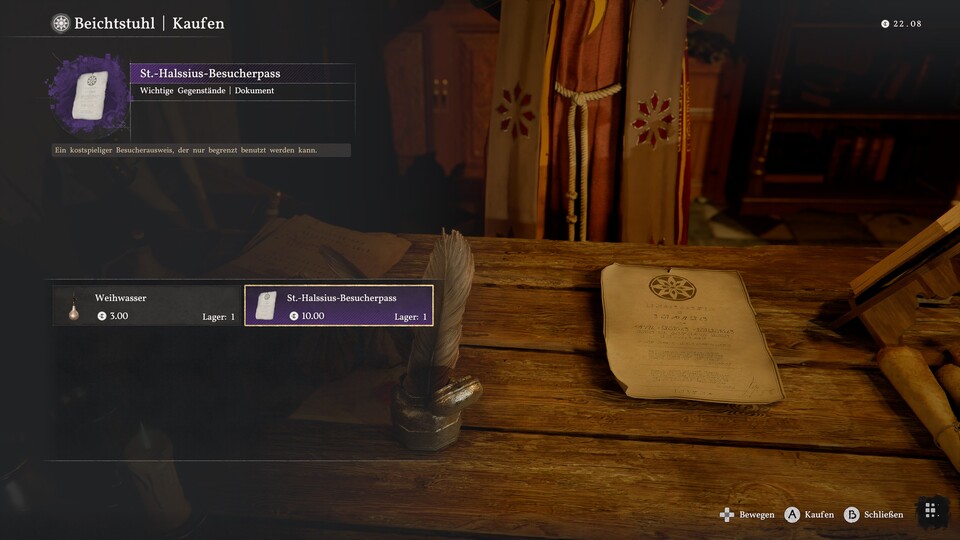
Task: Select the Weihwasser shop item
Action: tap(147, 306)
